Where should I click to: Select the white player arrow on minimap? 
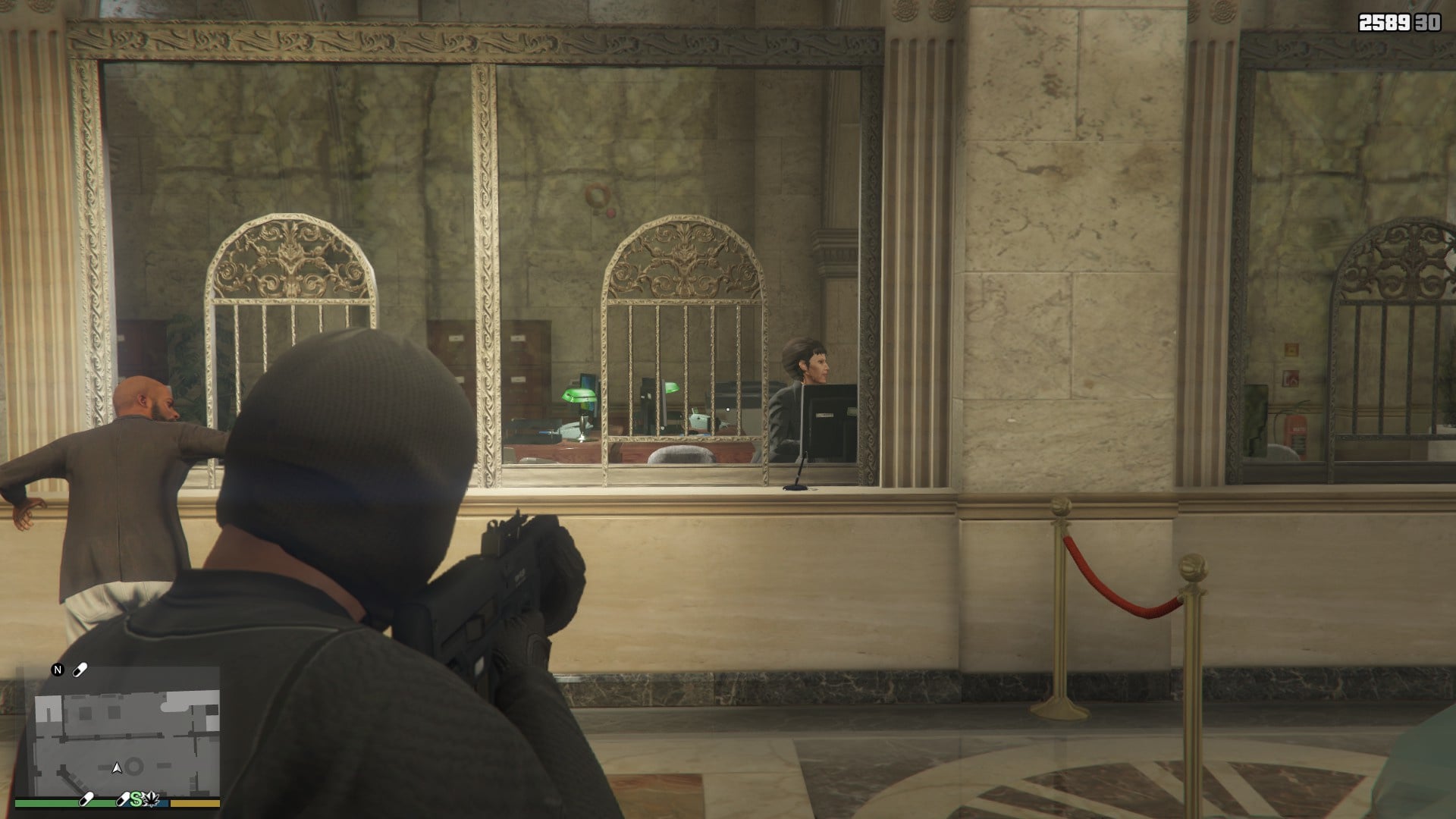coord(117,768)
